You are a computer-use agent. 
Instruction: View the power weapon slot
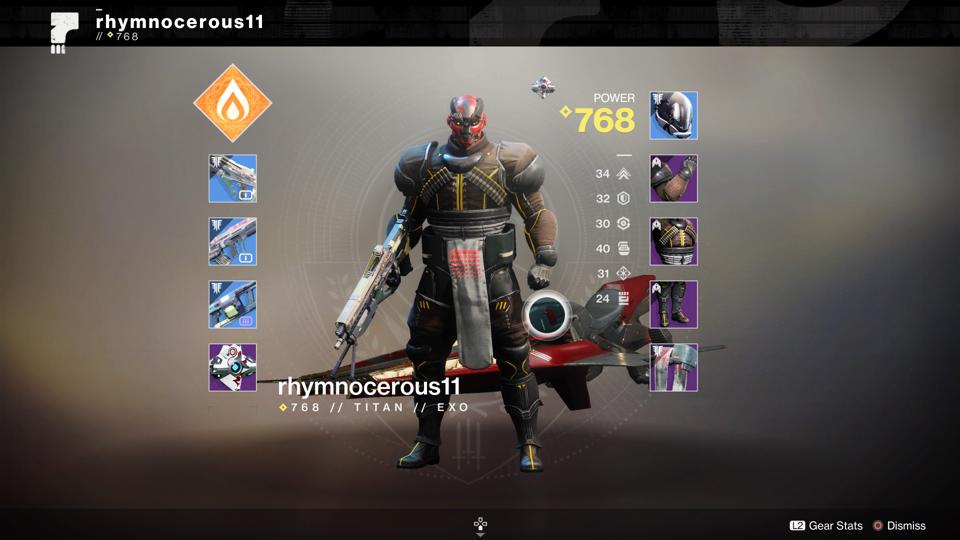[x=233, y=304]
